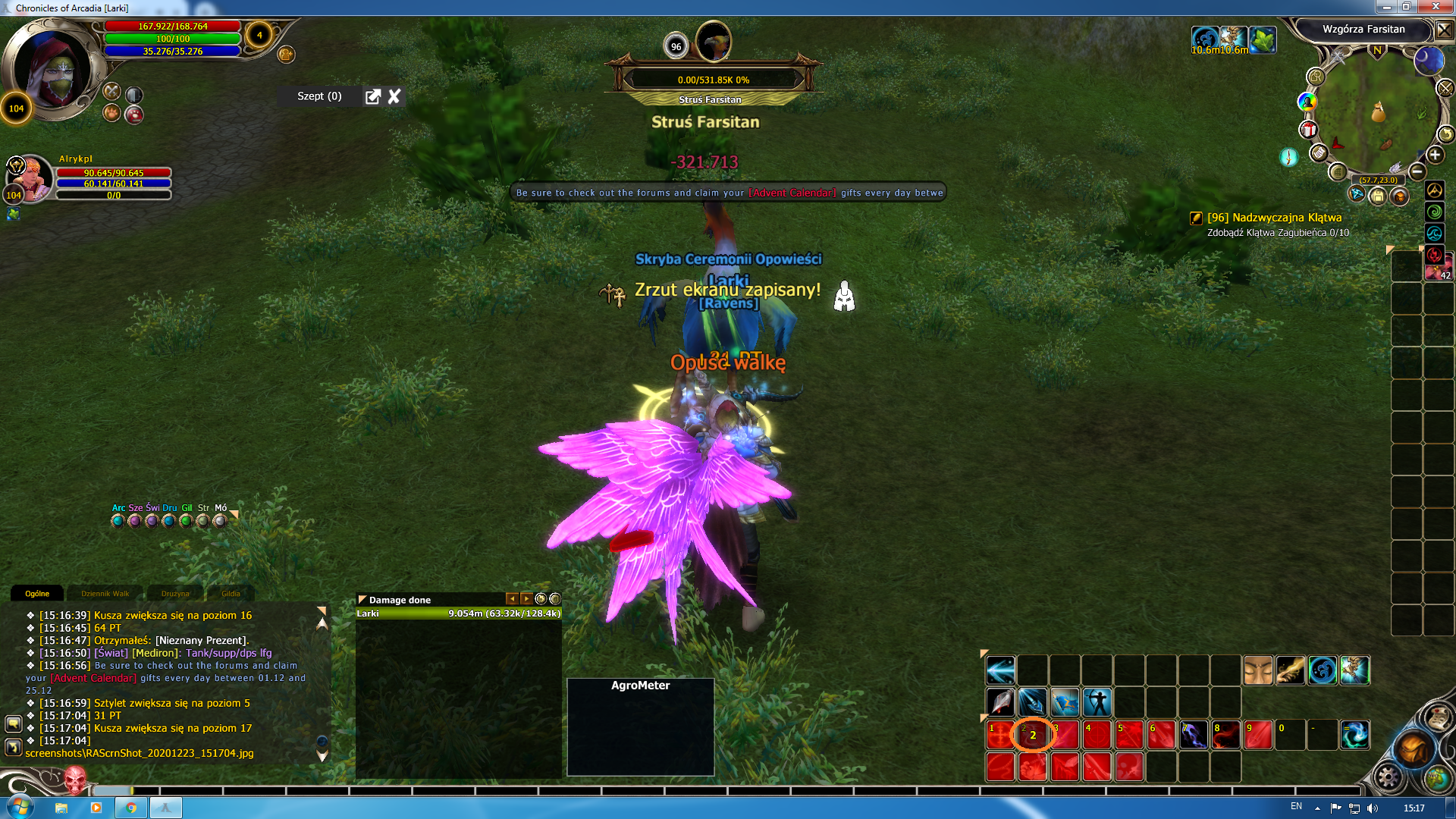
Task: Open system settings via the gear button
Action: 1389,777
